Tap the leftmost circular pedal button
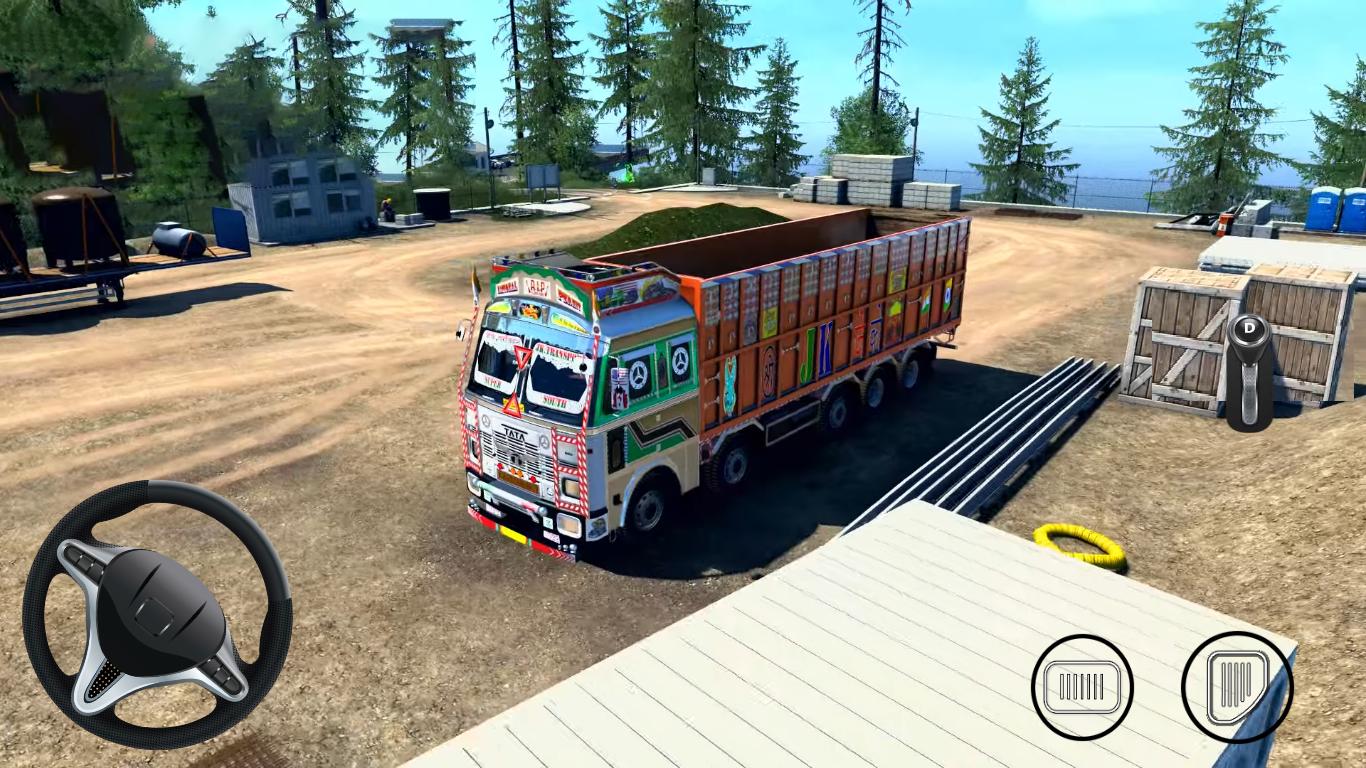This screenshot has width=1366, height=768. point(1081,688)
